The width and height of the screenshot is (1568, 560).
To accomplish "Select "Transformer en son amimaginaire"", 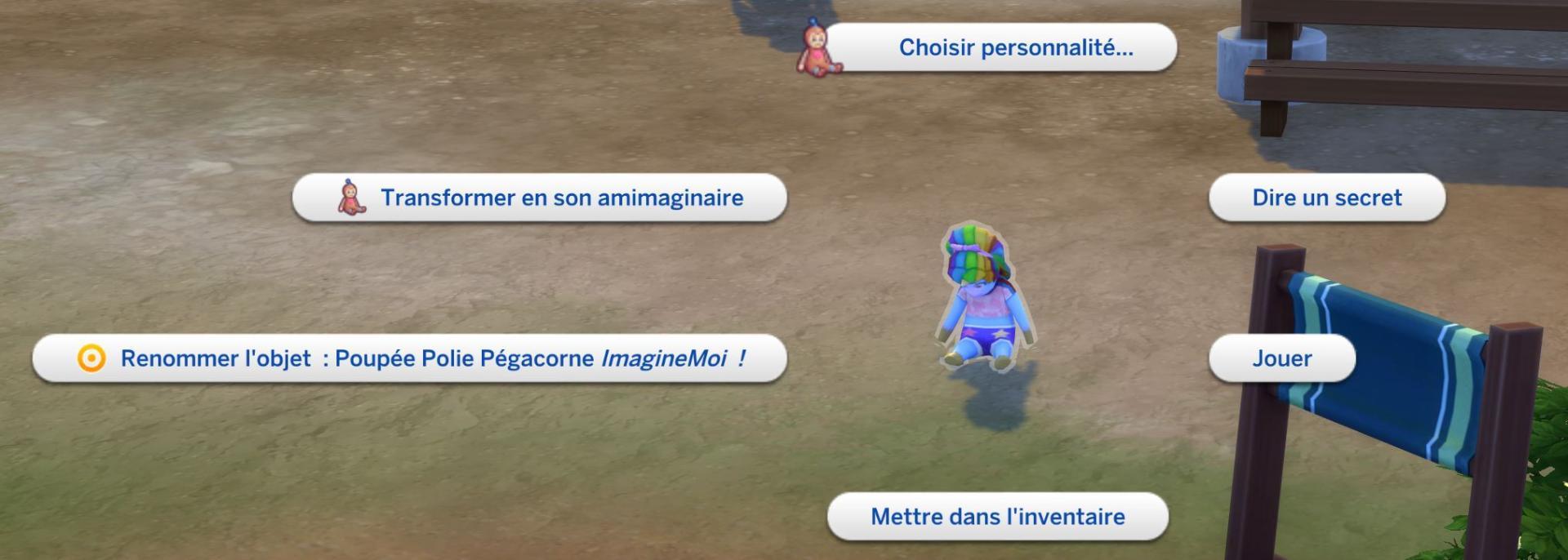I will [561, 198].
